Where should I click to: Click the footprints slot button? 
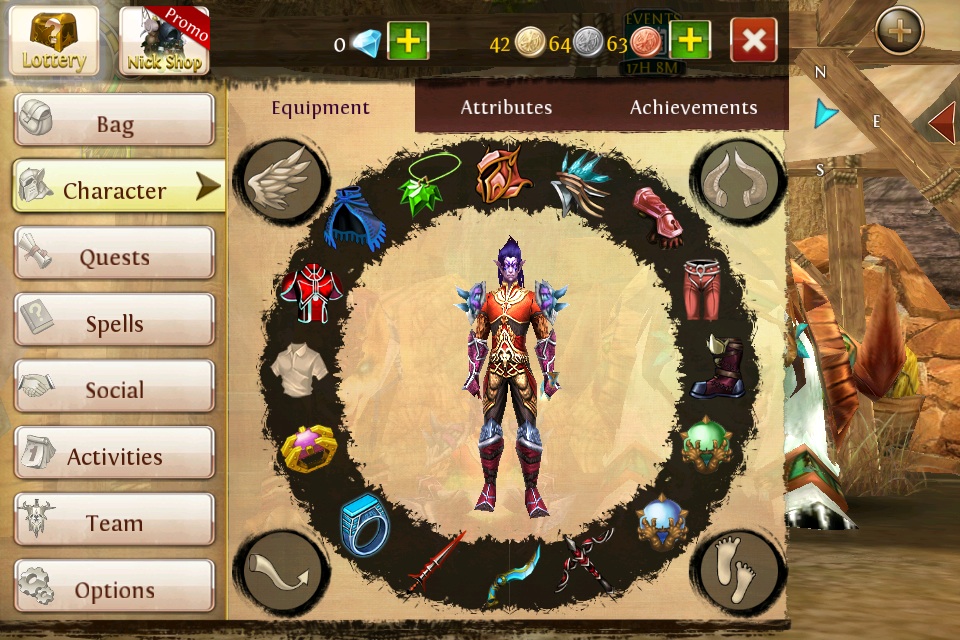coord(739,572)
